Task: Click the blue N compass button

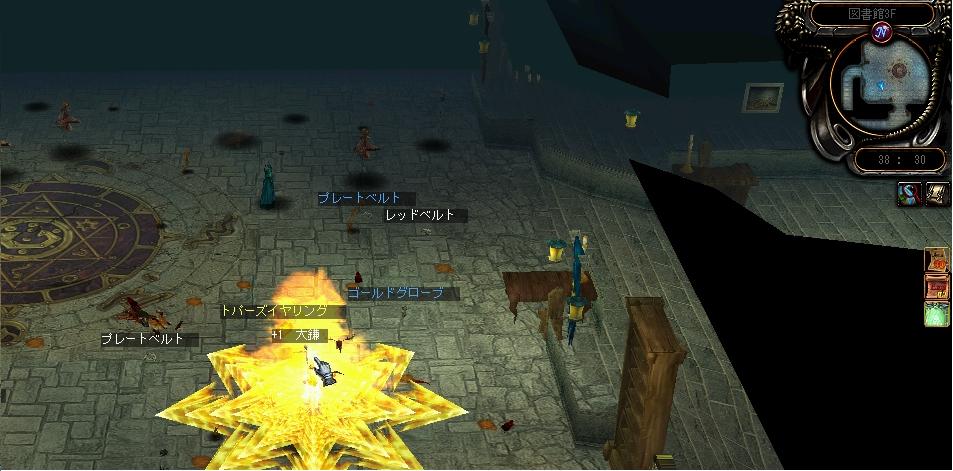Action: point(881,34)
